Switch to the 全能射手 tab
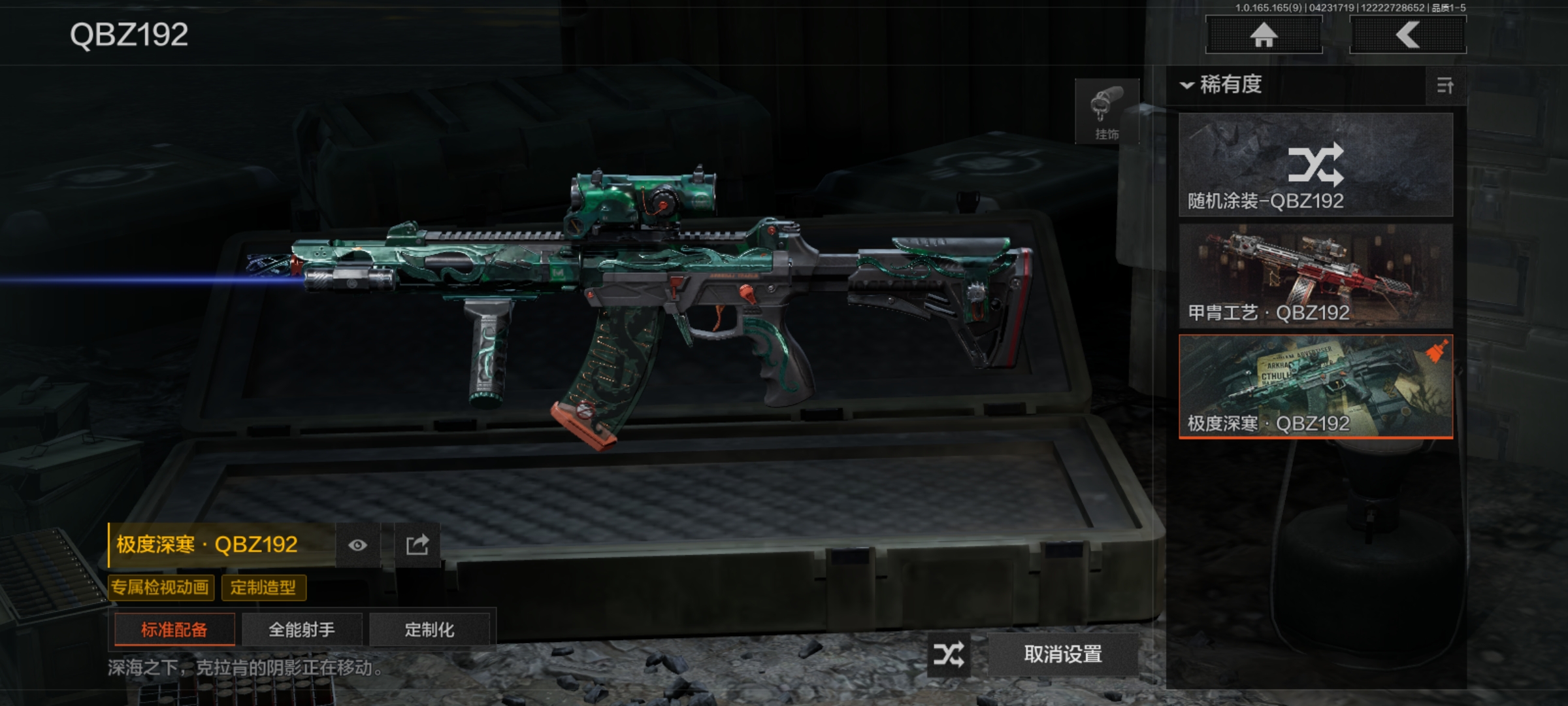This screenshot has height=706, width=1568. pyautogui.click(x=302, y=630)
